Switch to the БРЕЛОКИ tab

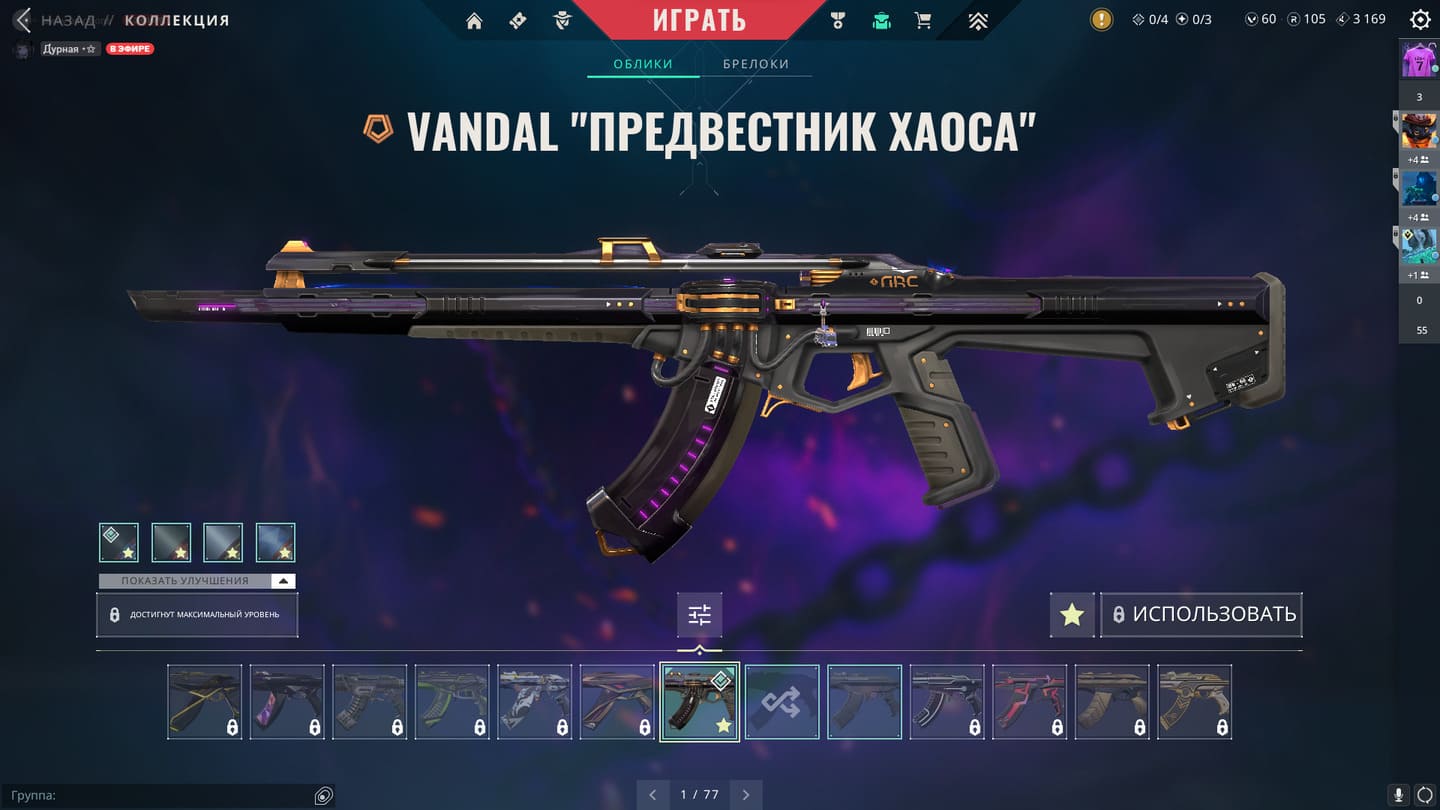point(756,64)
